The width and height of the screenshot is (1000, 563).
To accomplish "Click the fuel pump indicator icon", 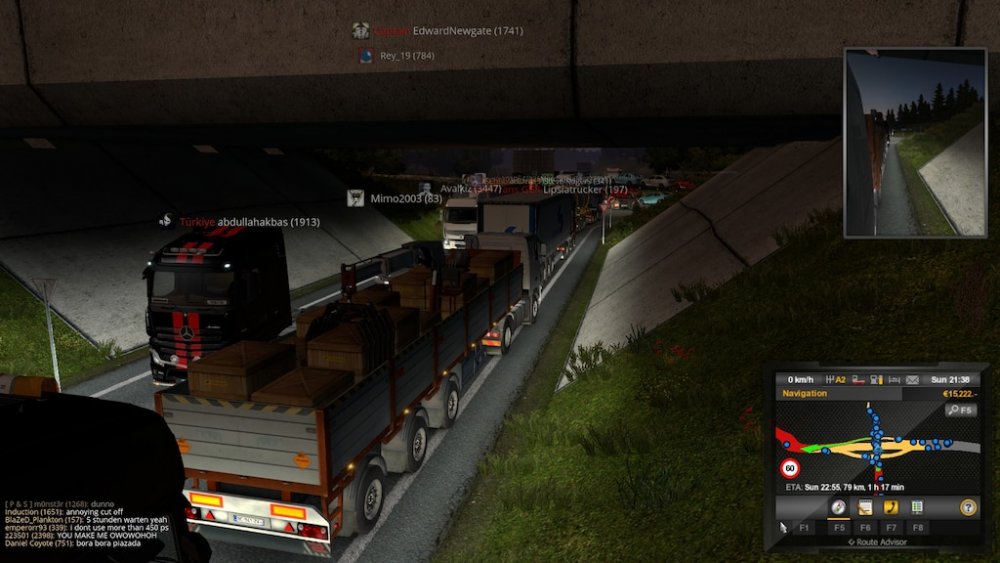I will click(x=875, y=380).
